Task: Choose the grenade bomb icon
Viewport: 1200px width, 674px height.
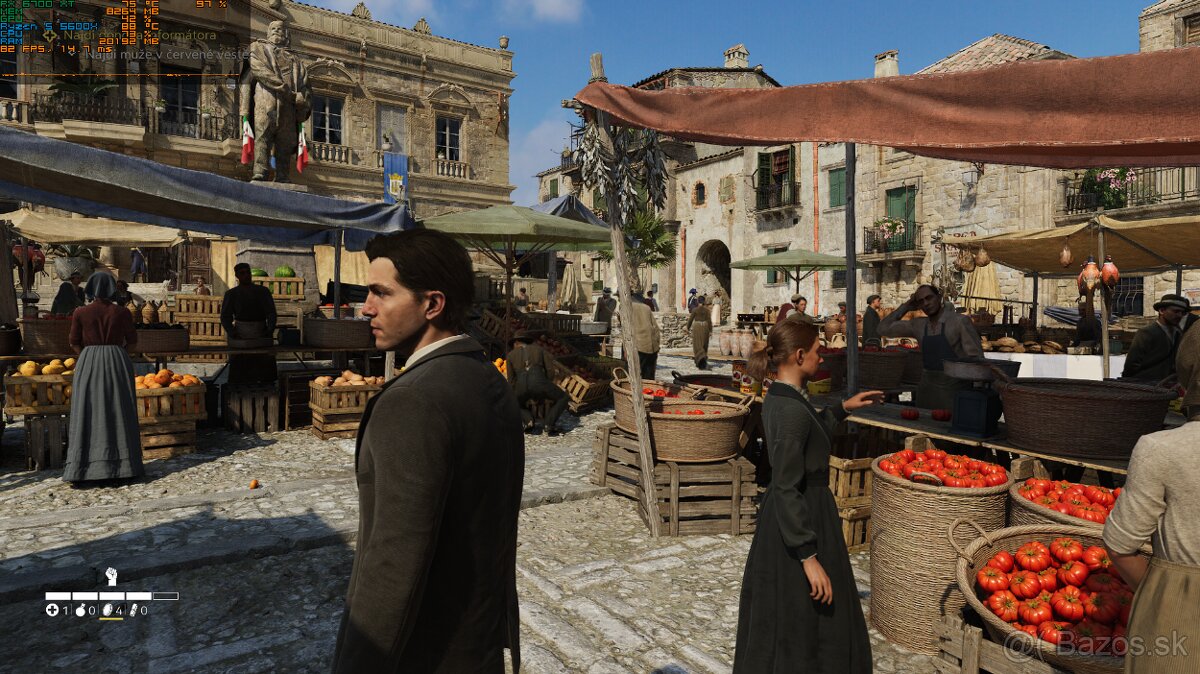Action: (81, 609)
